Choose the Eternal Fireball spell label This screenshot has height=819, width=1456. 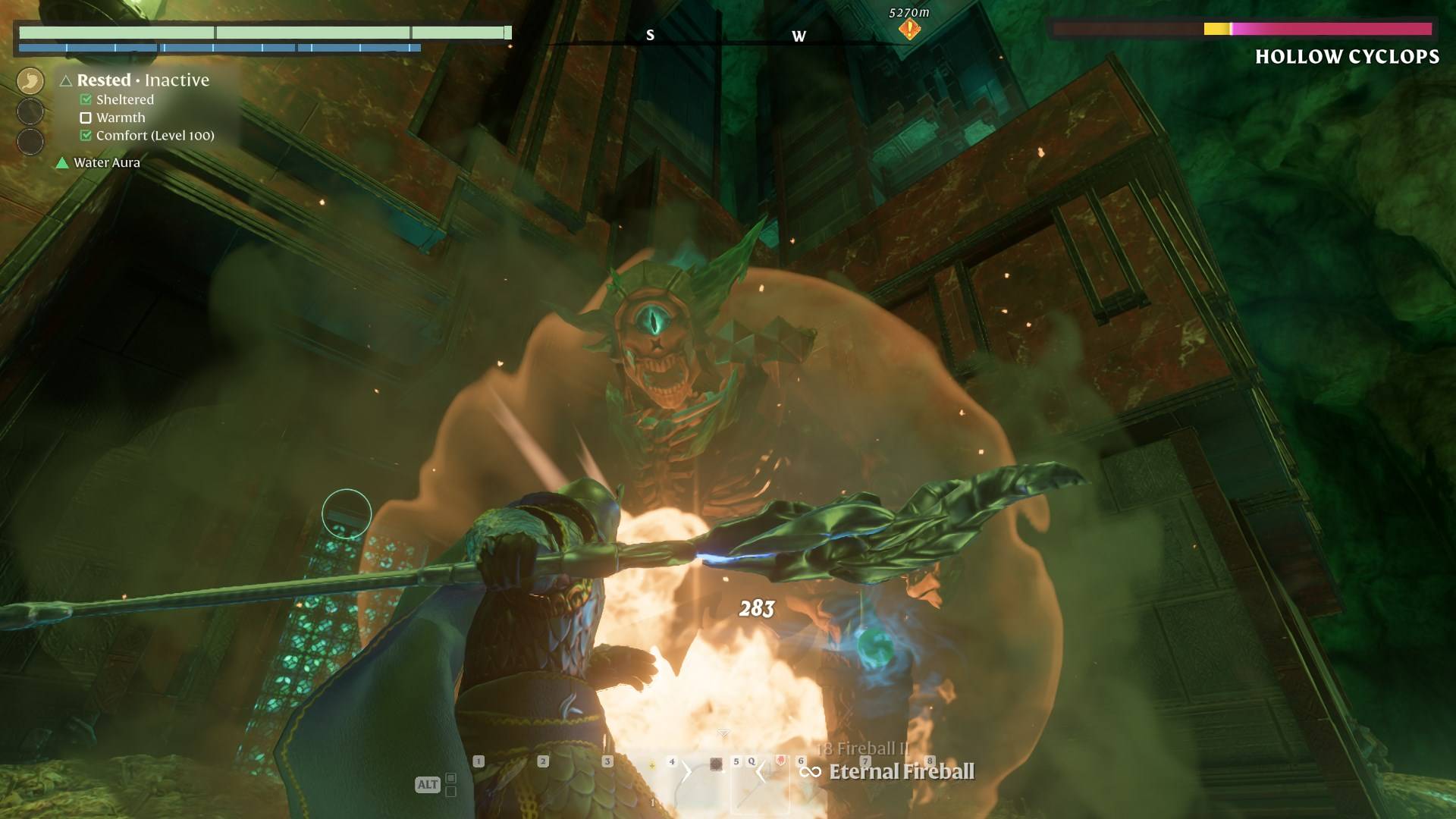pos(901,772)
